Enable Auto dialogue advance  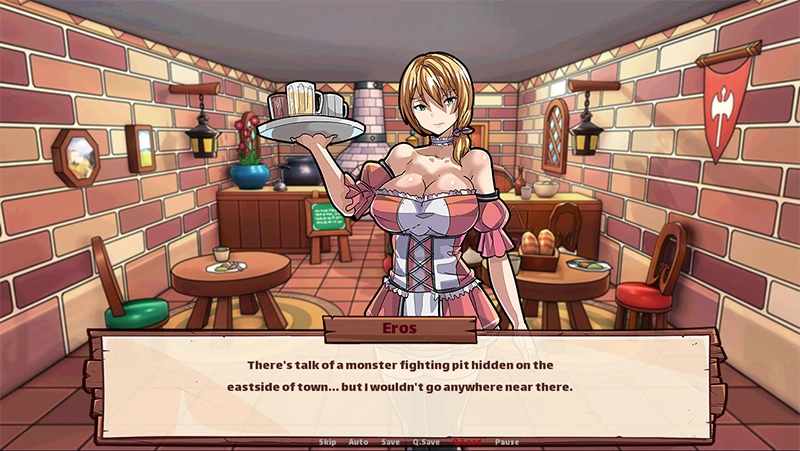pyautogui.click(x=358, y=442)
